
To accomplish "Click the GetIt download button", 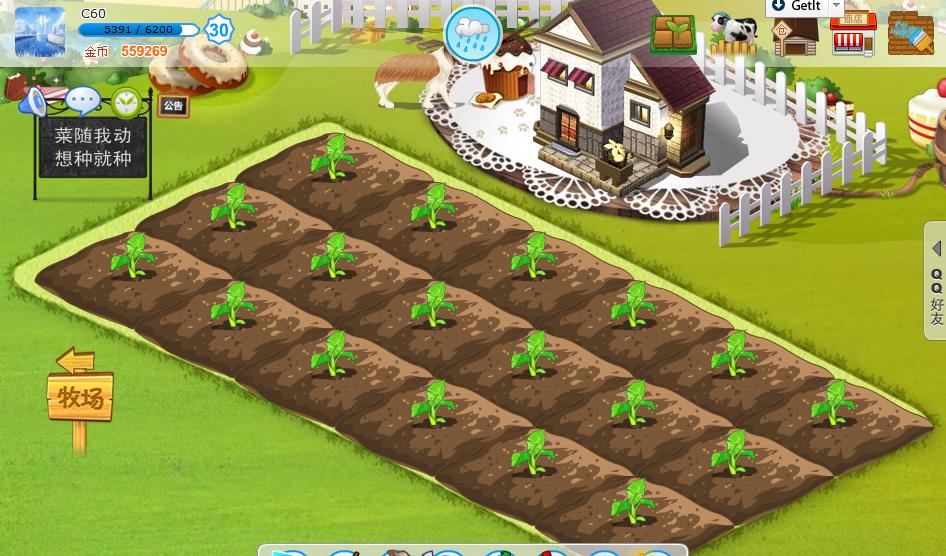I will click(x=797, y=7).
